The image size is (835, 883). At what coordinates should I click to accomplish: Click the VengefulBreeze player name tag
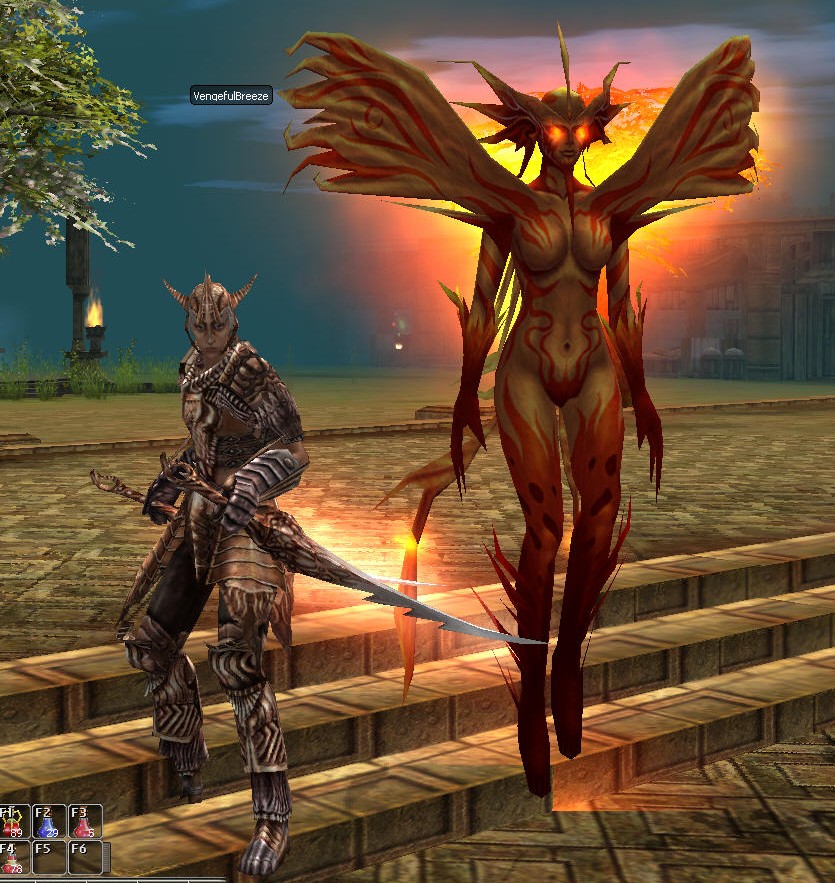point(231,96)
